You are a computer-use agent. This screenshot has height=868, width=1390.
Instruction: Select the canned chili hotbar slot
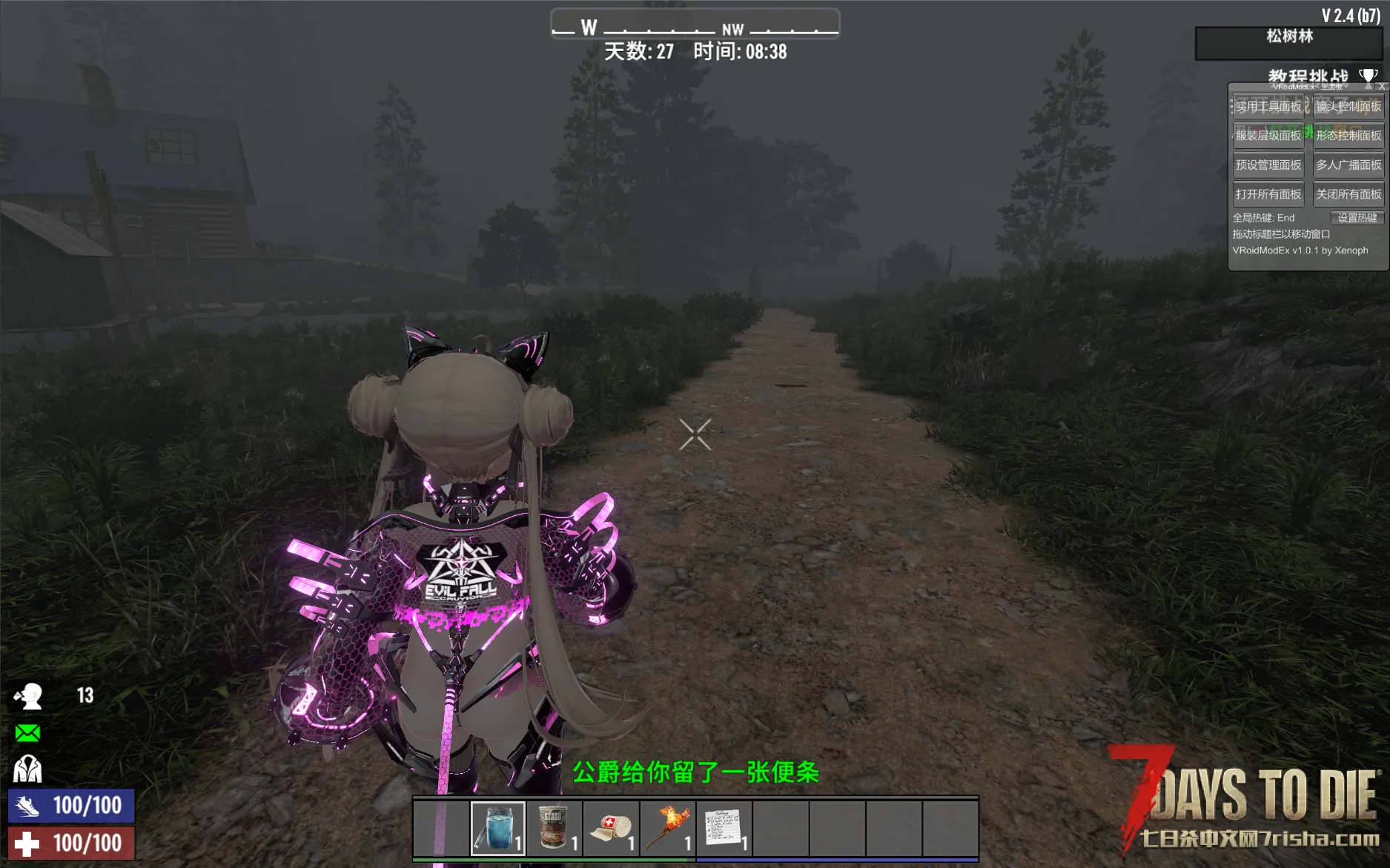[x=555, y=828]
